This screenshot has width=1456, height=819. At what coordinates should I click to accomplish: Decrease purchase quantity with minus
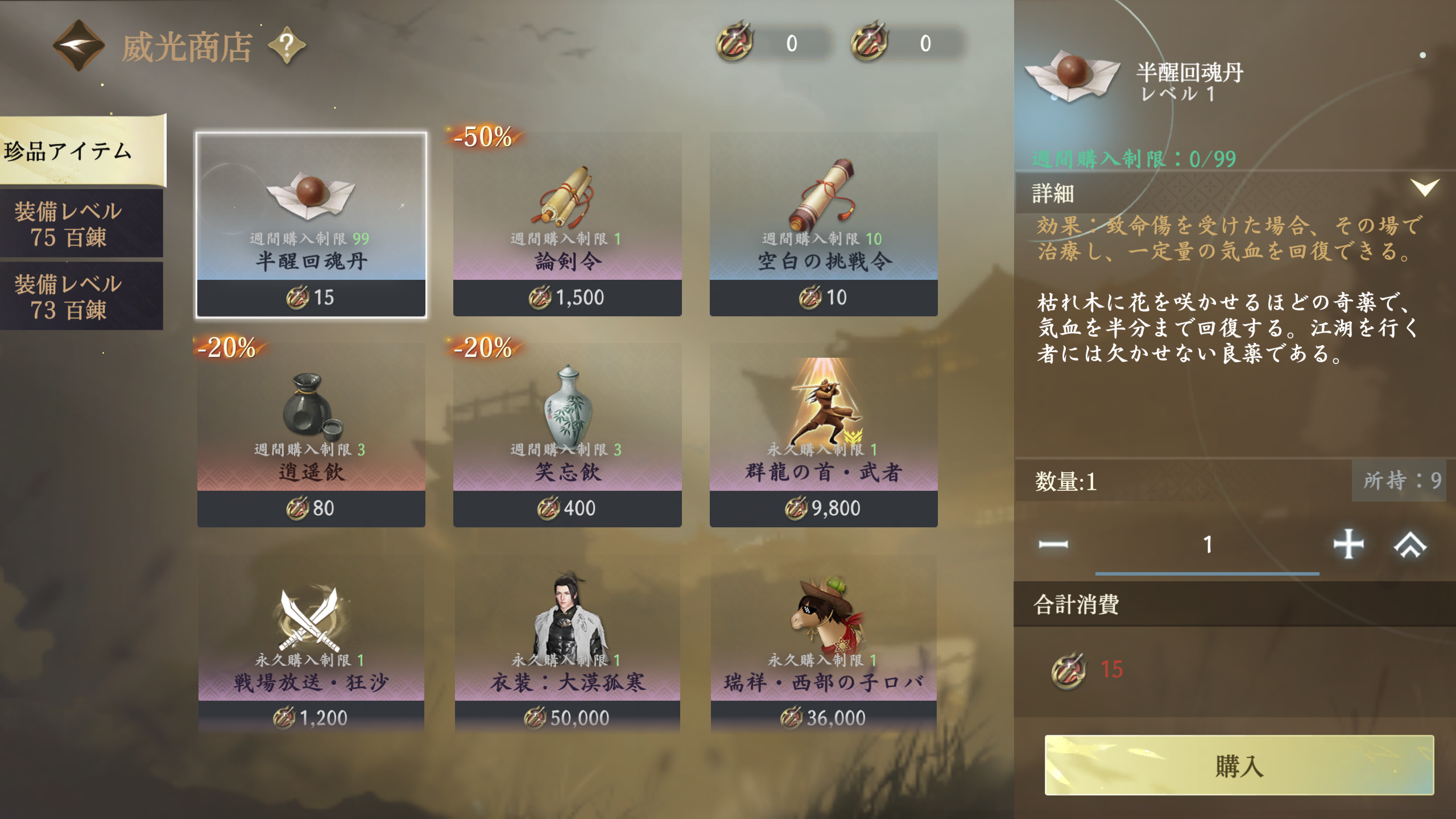[x=1053, y=545]
